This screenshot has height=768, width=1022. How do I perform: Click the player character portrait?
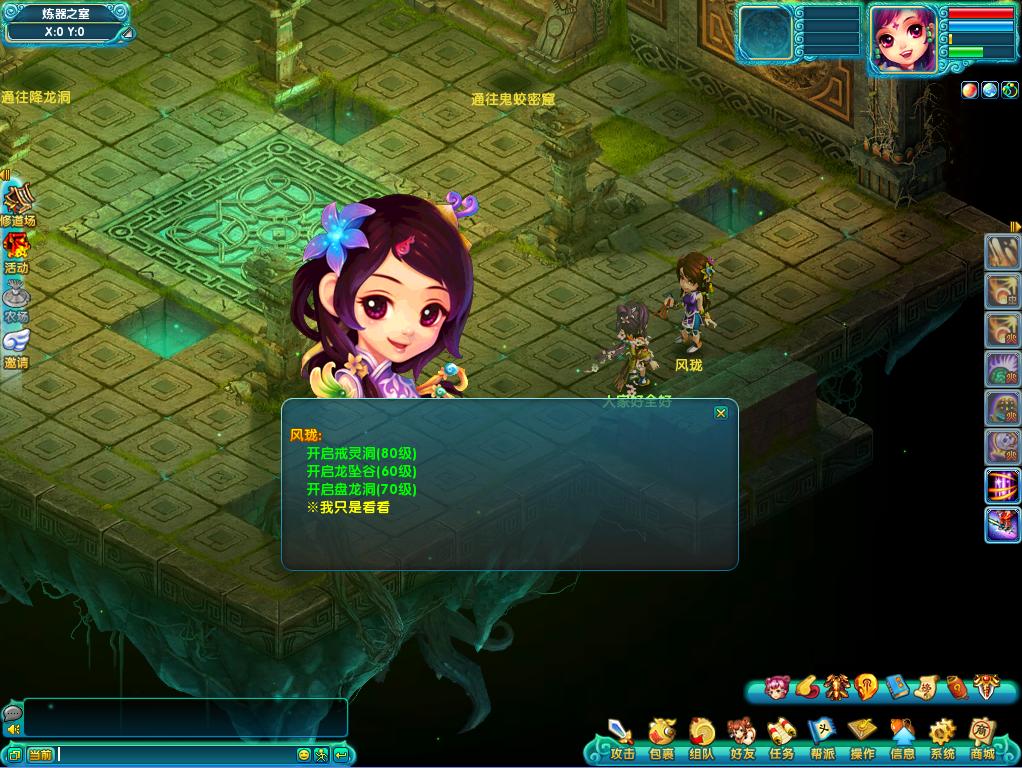[903, 40]
